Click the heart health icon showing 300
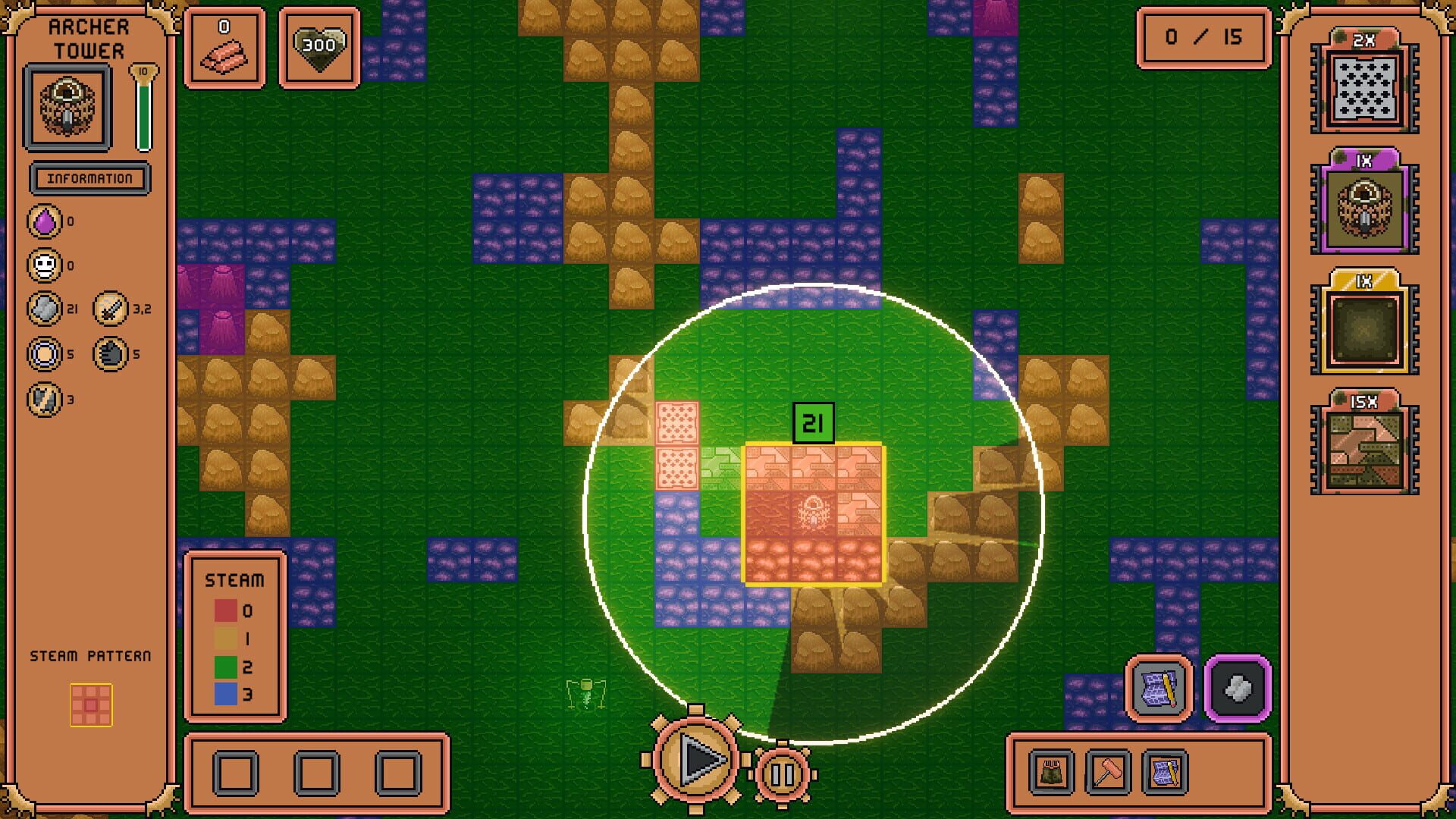This screenshot has width=1456, height=819. point(319,48)
